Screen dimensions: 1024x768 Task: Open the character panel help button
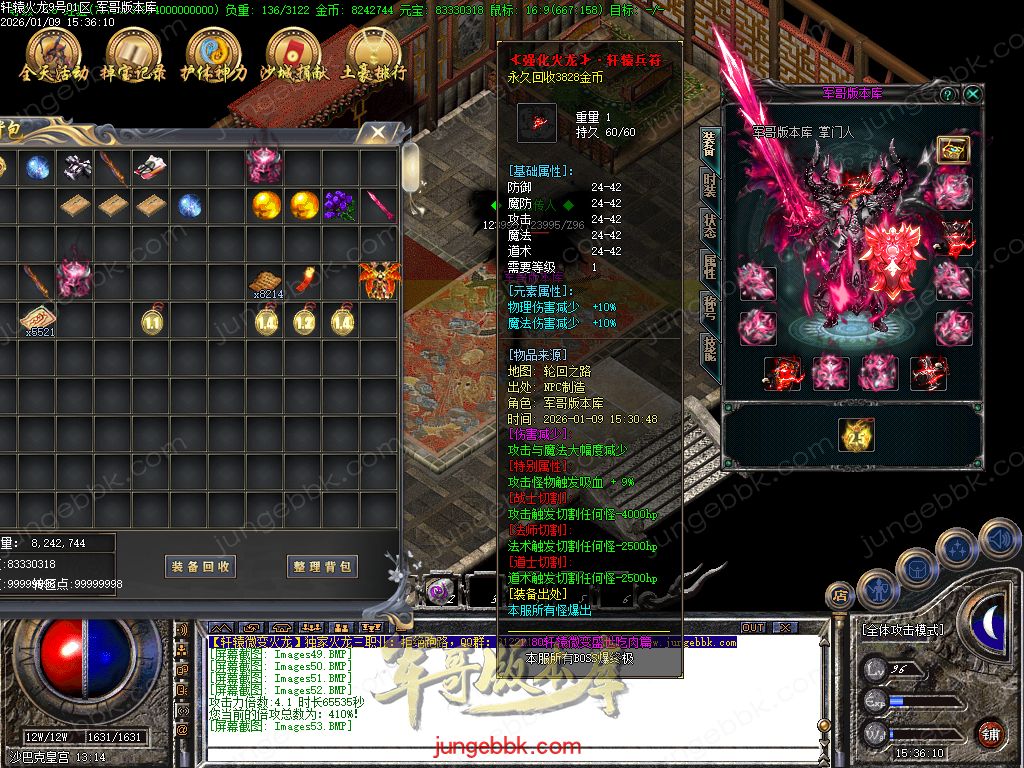point(948,94)
